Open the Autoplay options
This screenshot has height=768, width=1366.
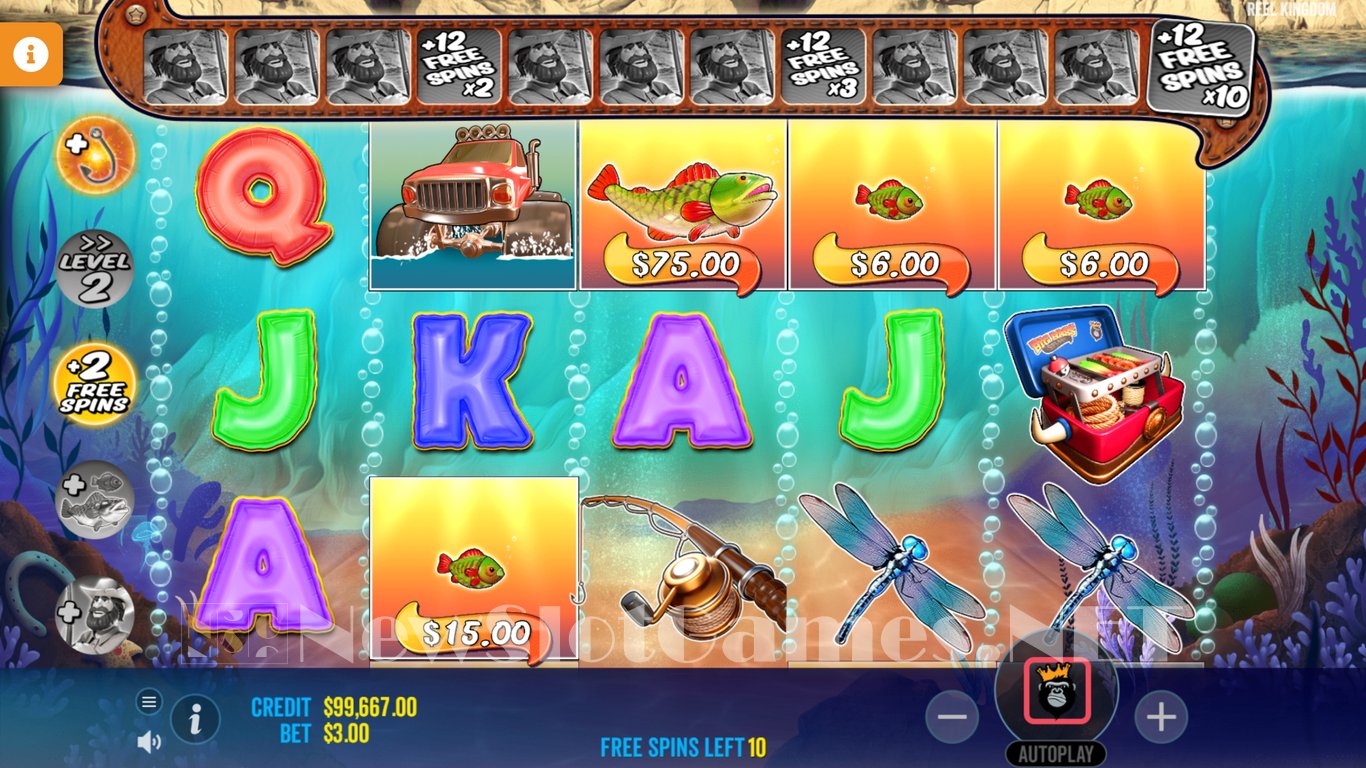1056,753
